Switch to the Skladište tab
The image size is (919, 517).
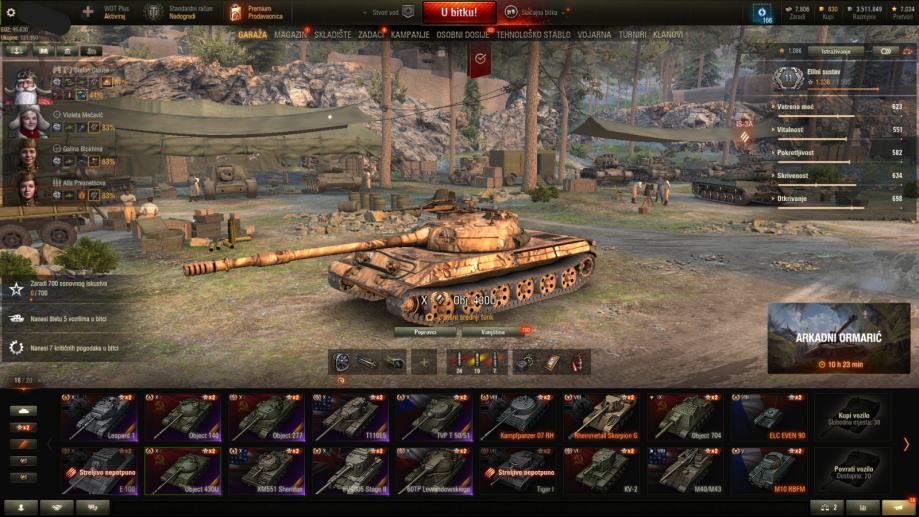(x=332, y=34)
